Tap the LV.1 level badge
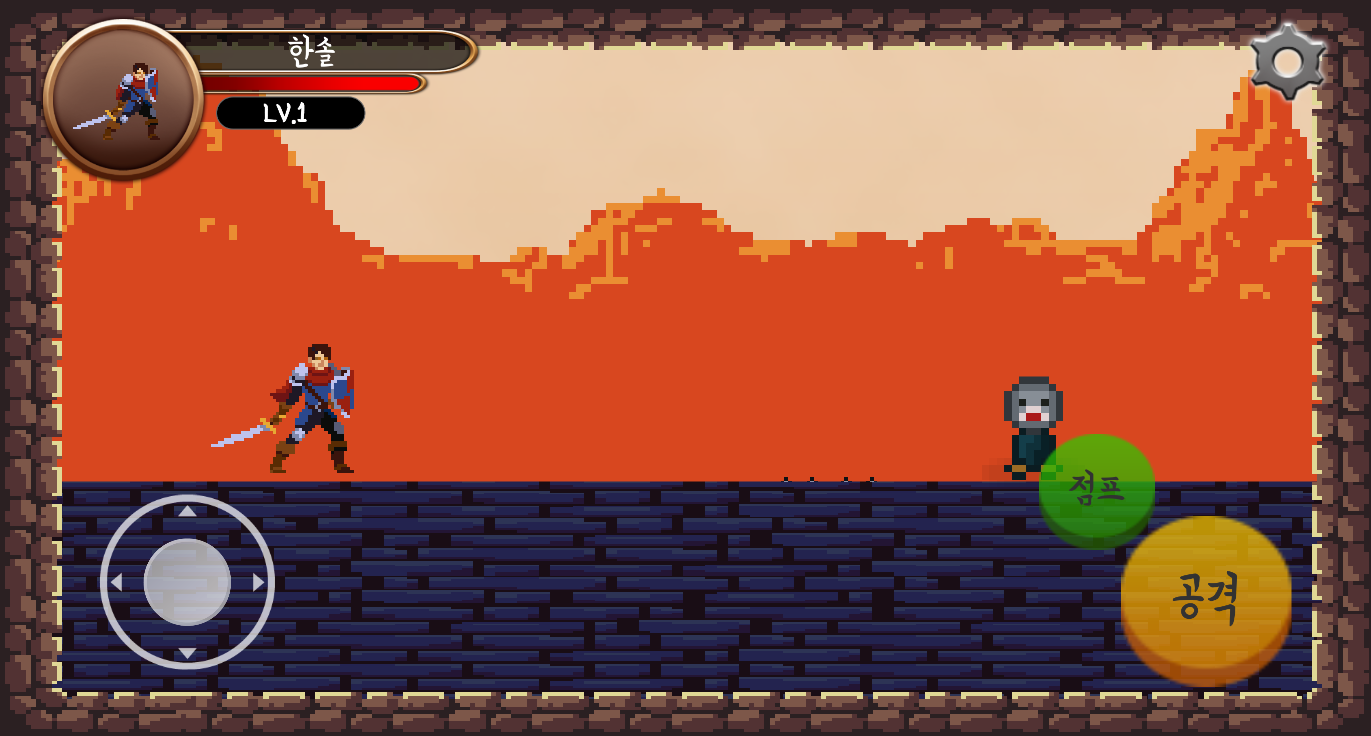 click(290, 113)
